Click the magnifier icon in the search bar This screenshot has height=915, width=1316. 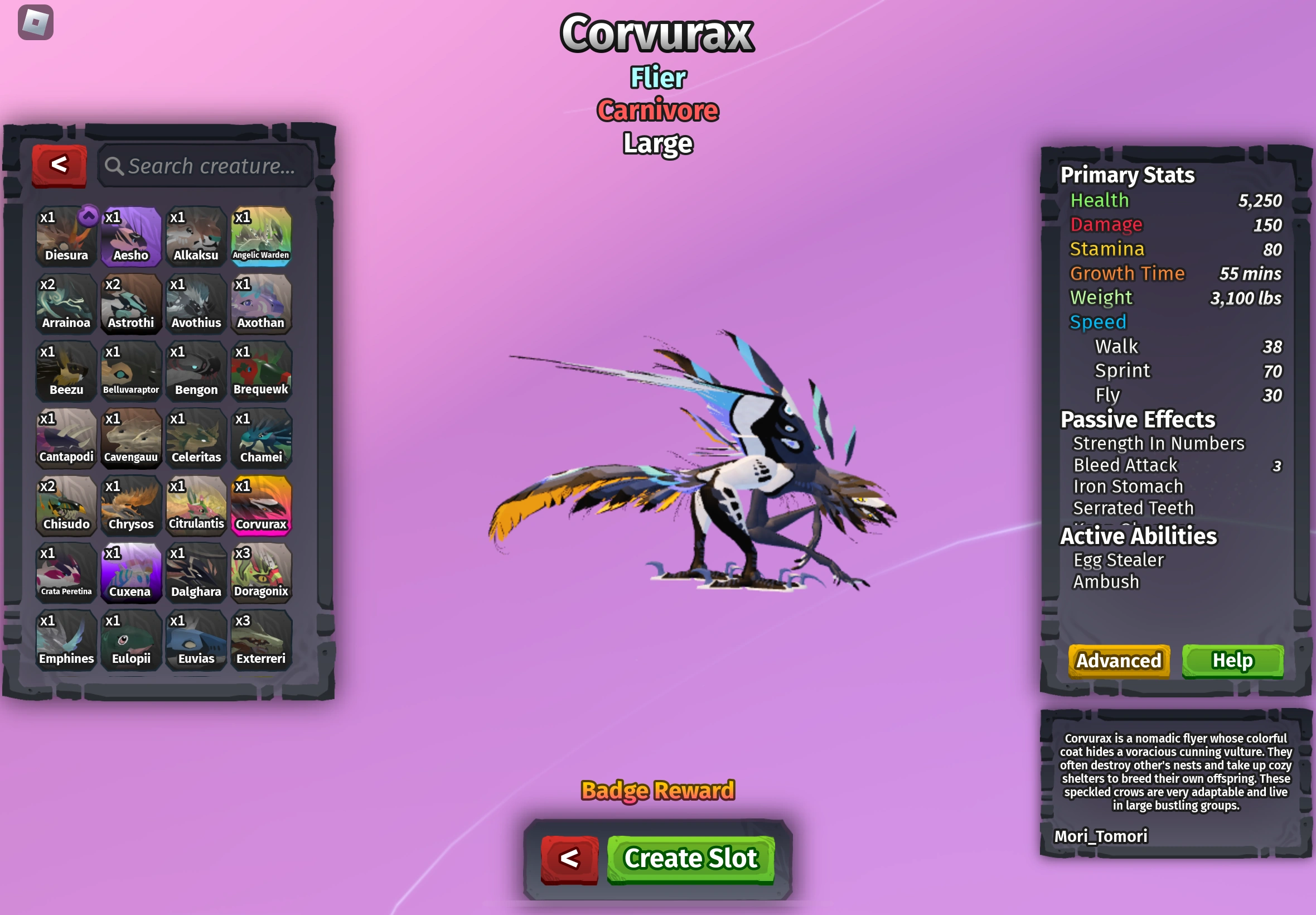pyautogui.click(x=116, y=166)
